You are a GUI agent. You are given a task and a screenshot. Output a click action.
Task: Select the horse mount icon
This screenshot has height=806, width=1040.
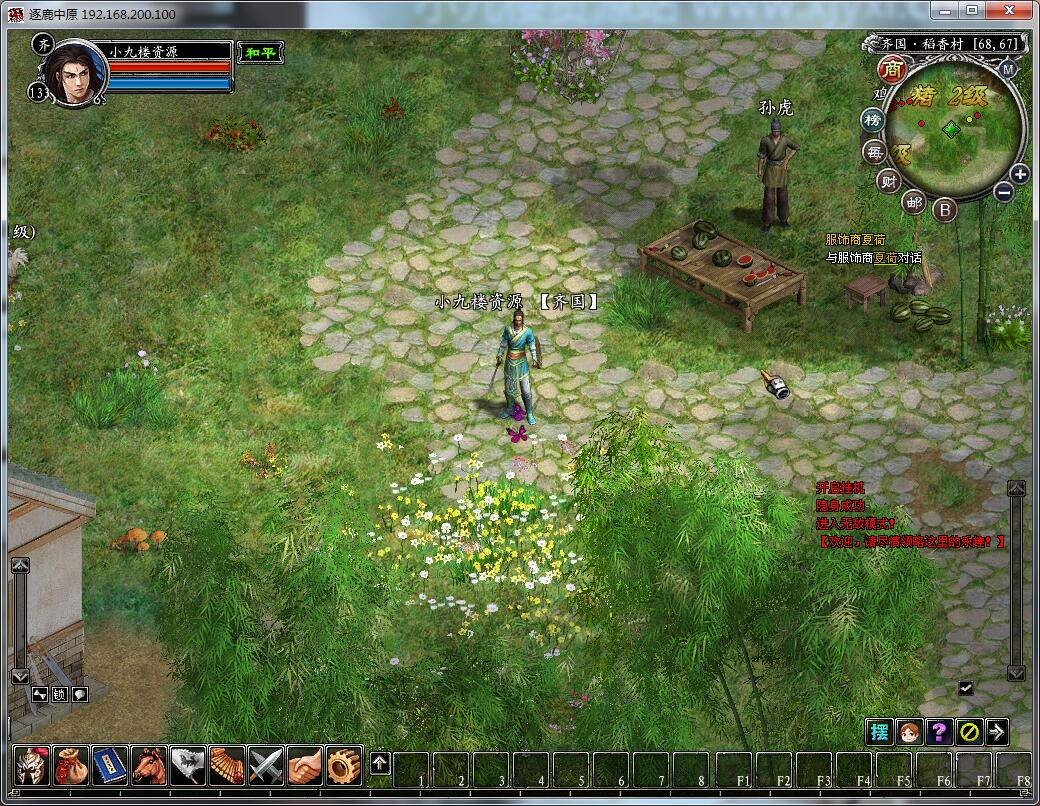(148, 765)
